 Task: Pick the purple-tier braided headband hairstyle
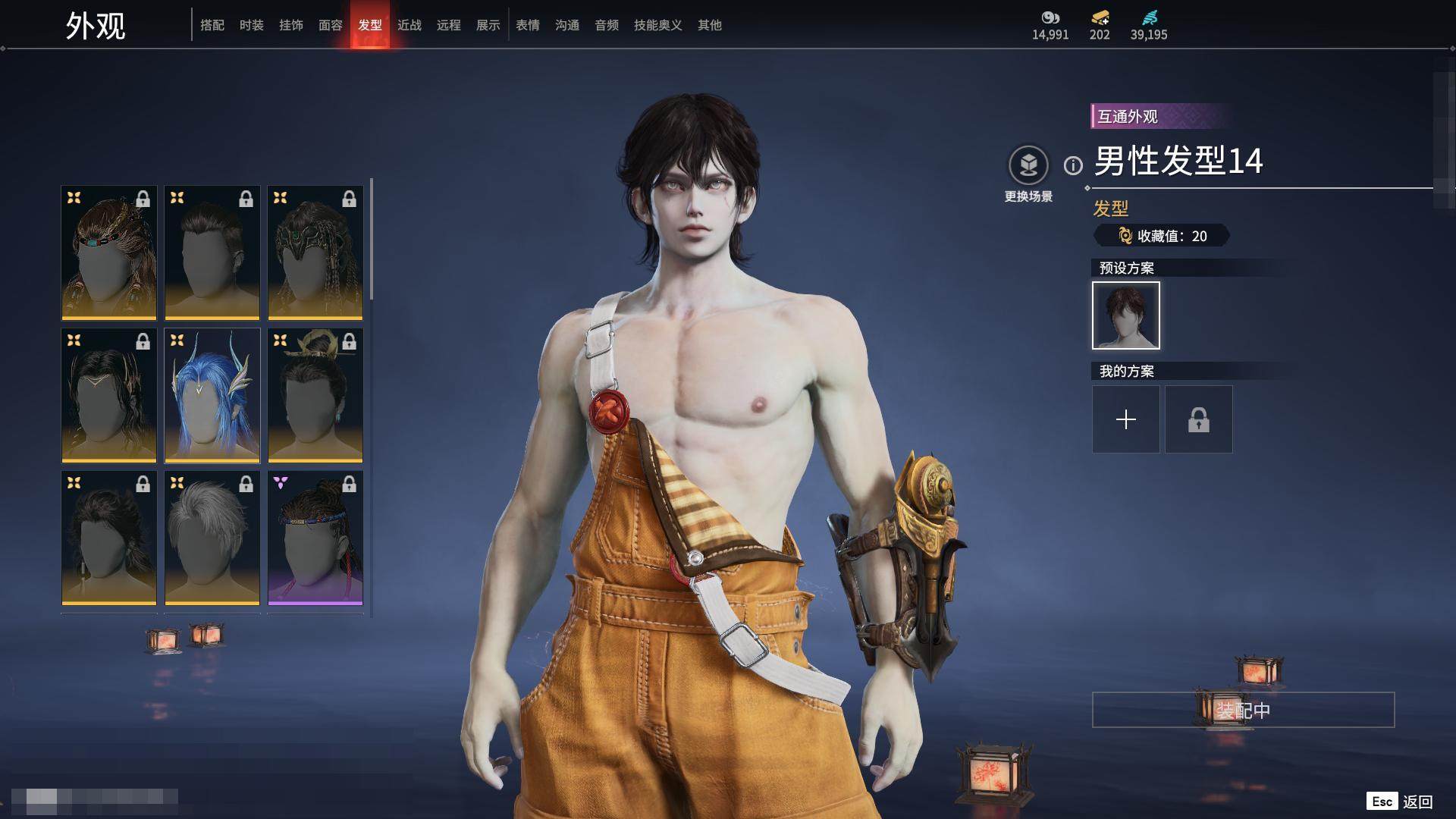point(315,538)
